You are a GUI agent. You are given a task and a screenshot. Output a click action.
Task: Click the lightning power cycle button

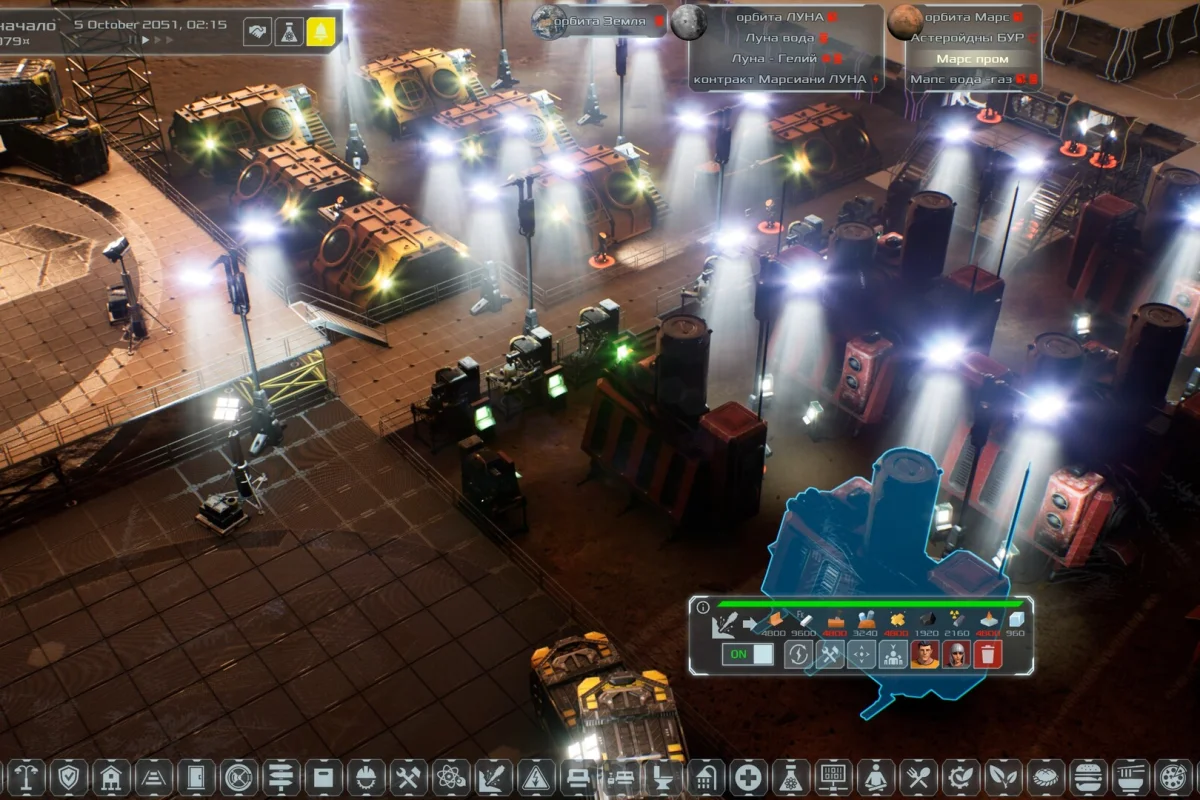pos(798,655)
